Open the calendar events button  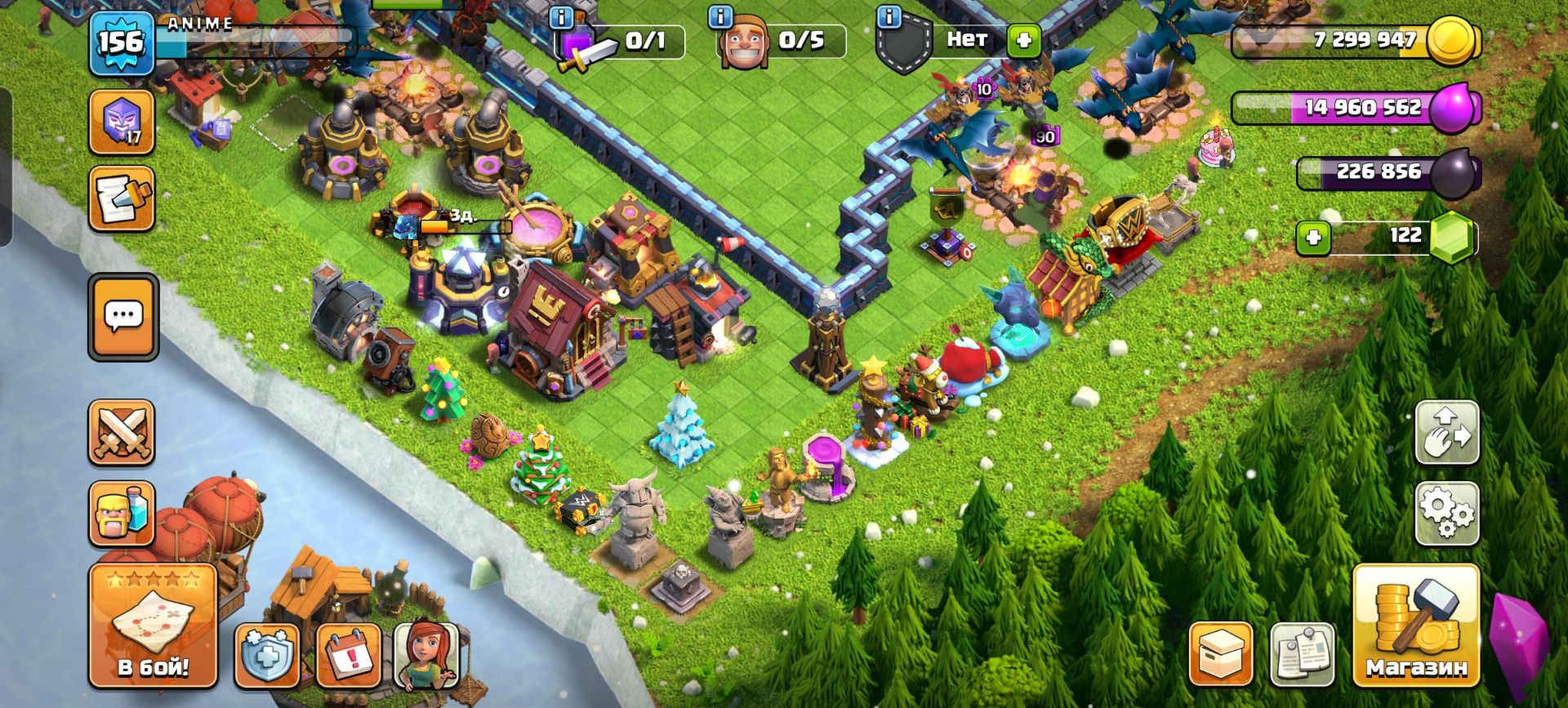348,655
